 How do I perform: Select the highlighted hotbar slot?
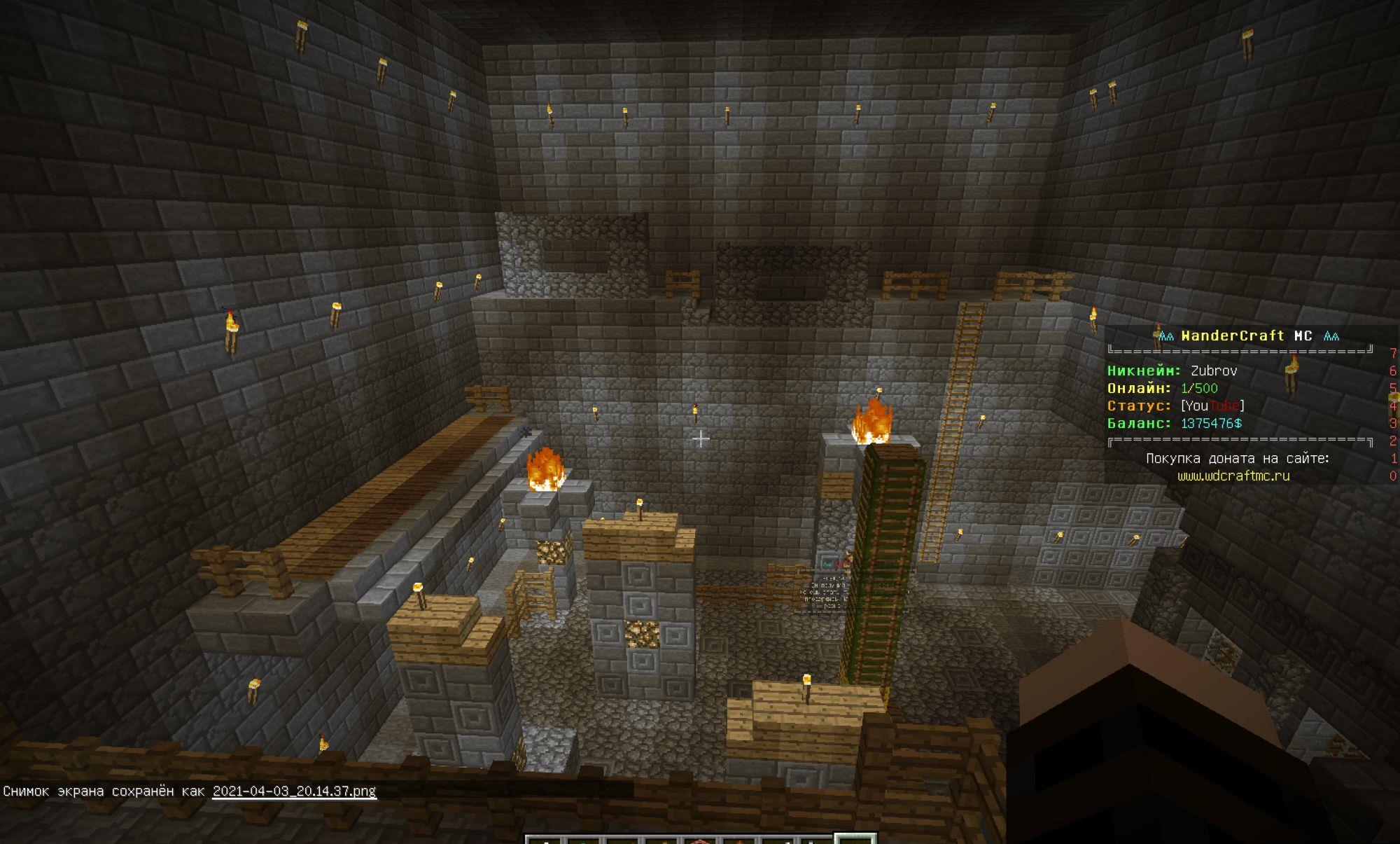[855, 839]
